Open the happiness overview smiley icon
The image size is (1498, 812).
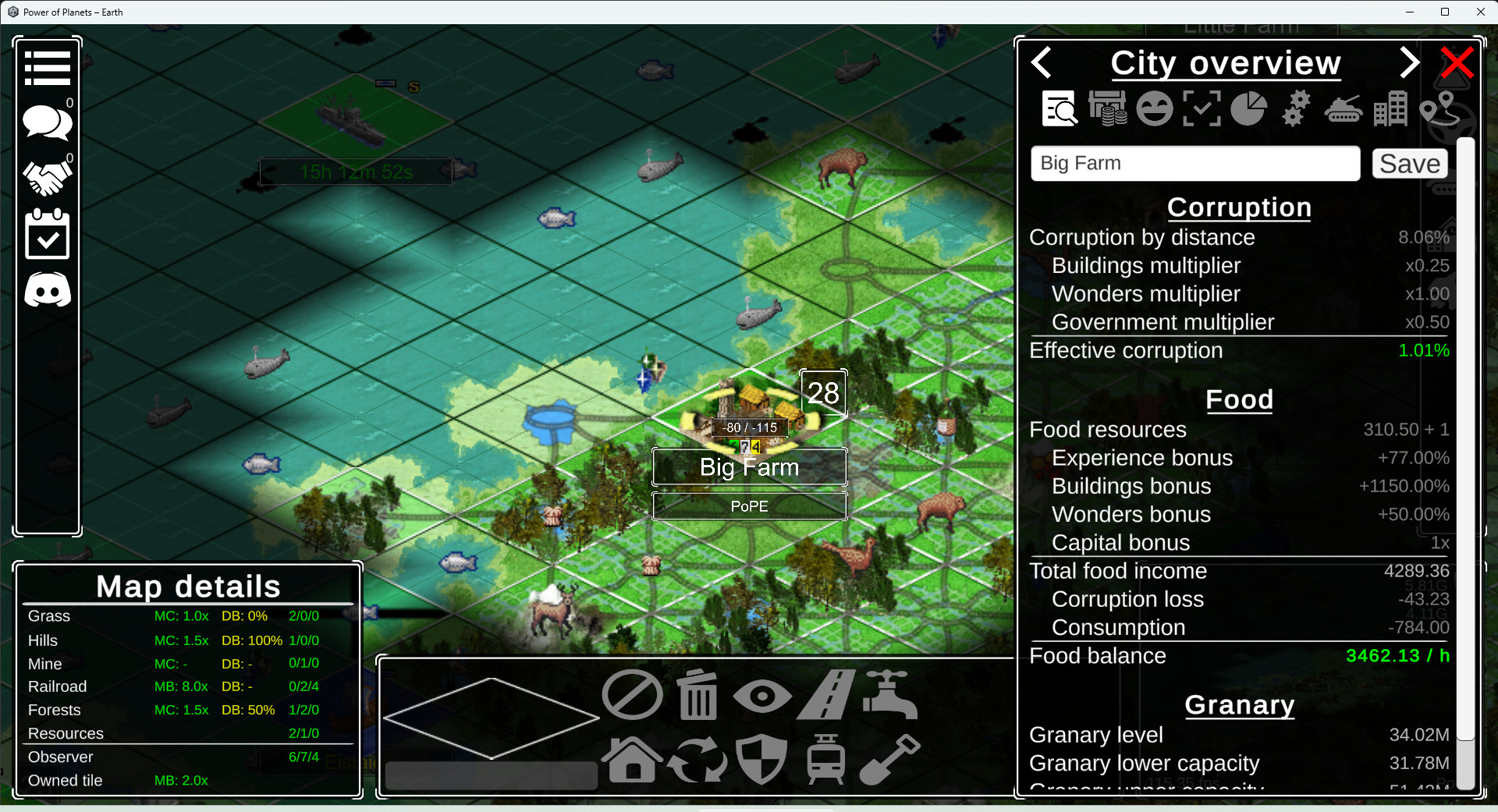coord(1155,108)
